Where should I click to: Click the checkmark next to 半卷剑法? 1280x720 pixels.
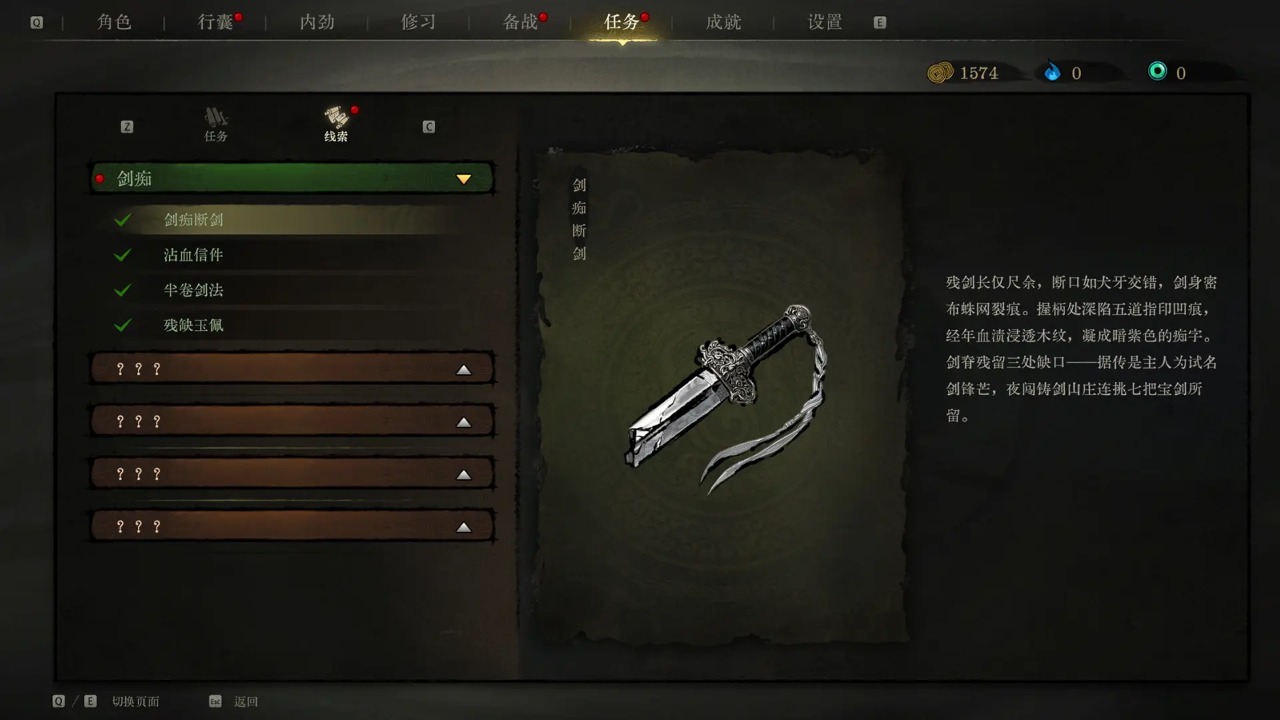point(122,289)
